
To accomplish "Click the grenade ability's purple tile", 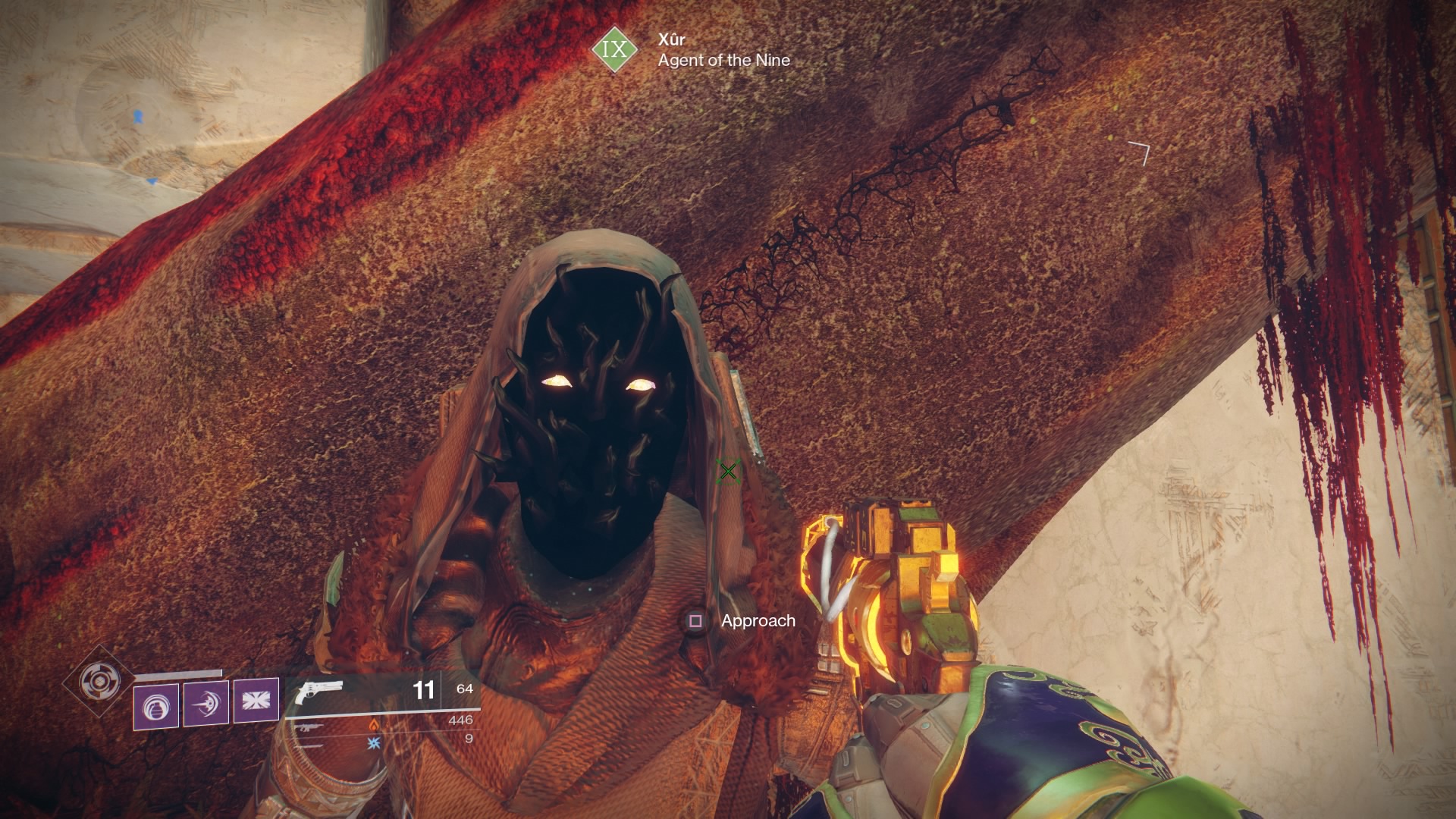I will (x=156, y=705).
